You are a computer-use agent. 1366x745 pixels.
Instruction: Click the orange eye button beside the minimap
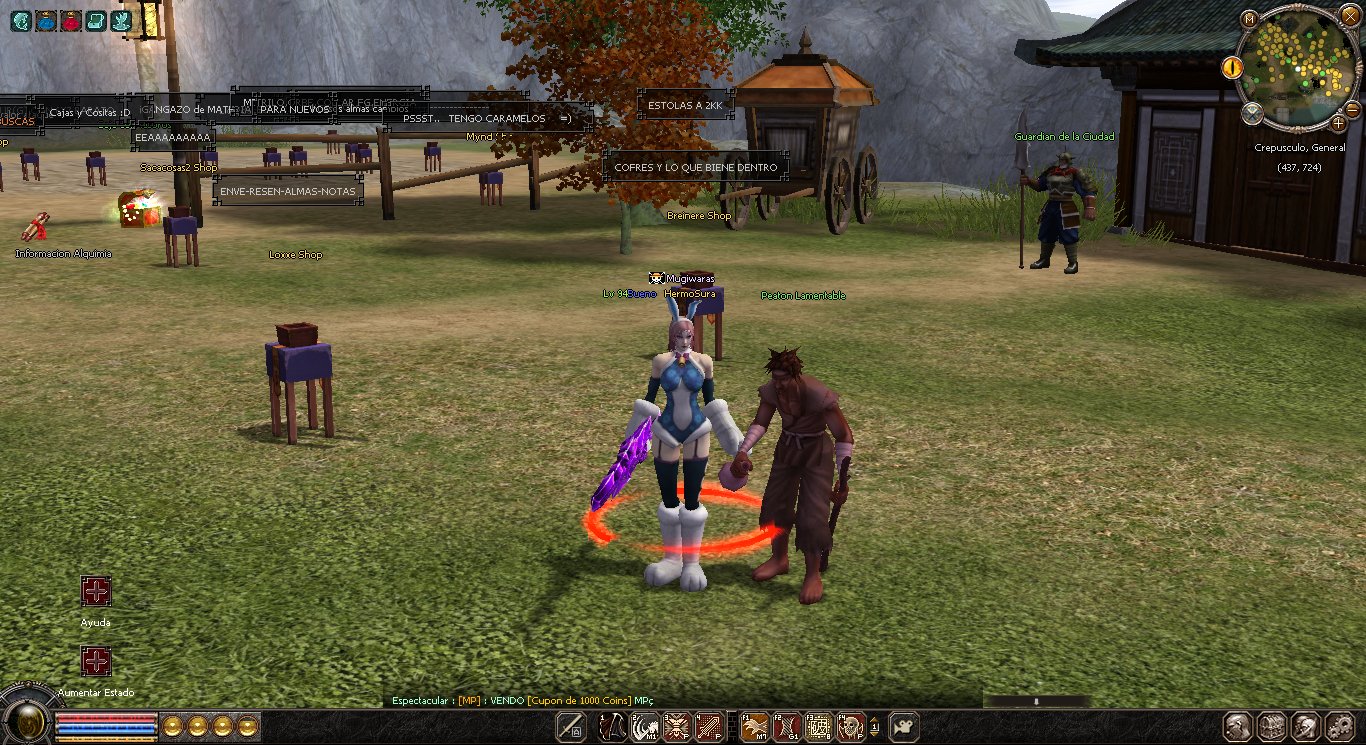(x=1231, y=67)
